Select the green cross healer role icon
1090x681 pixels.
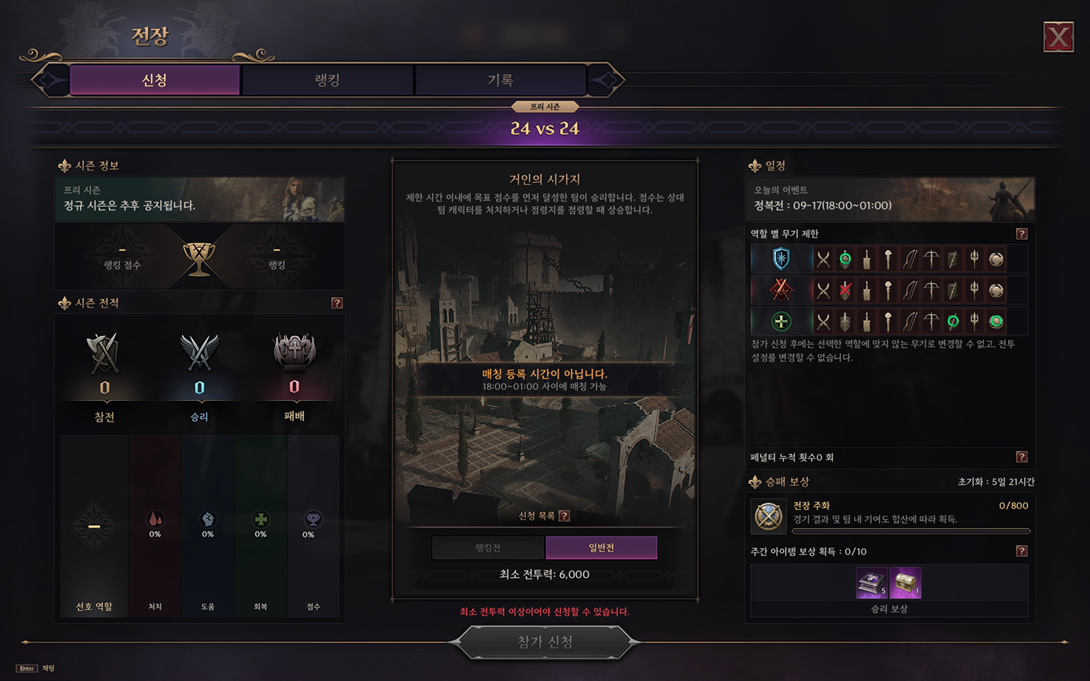(781, 321)
